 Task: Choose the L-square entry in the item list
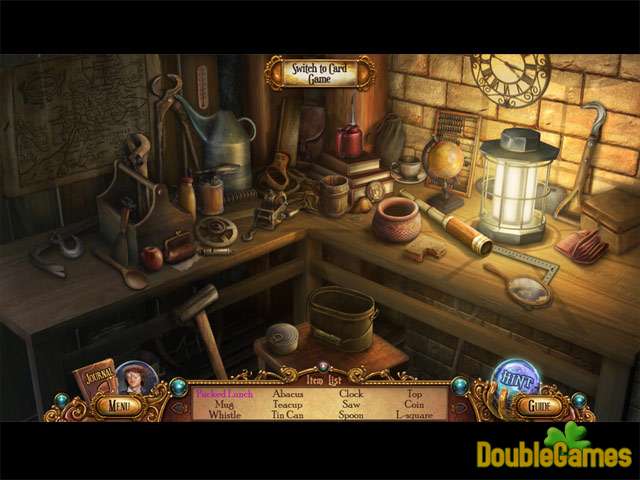click(x=413, y=415)
